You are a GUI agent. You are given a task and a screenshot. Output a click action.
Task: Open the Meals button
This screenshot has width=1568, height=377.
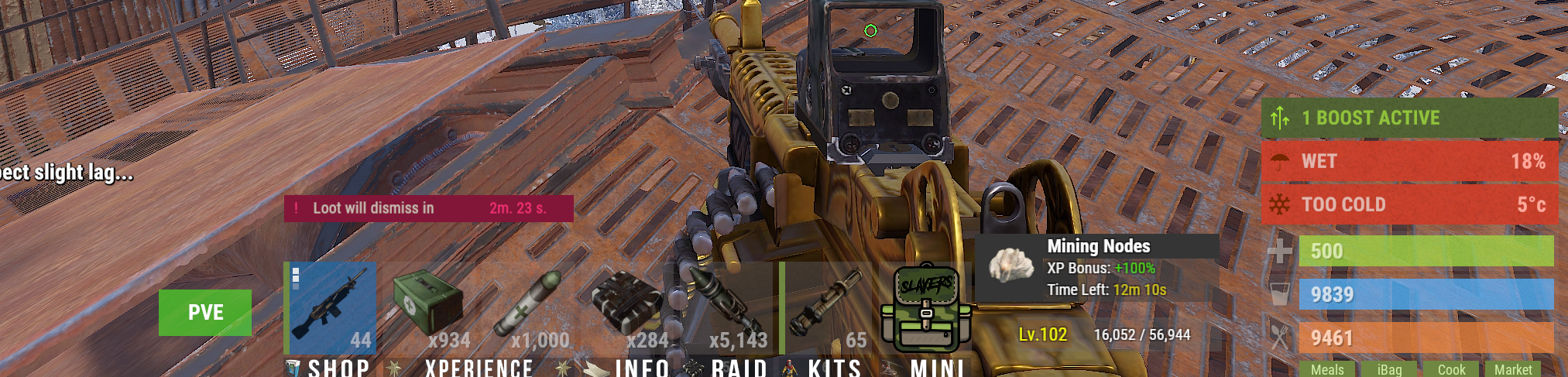point(1327,369)
